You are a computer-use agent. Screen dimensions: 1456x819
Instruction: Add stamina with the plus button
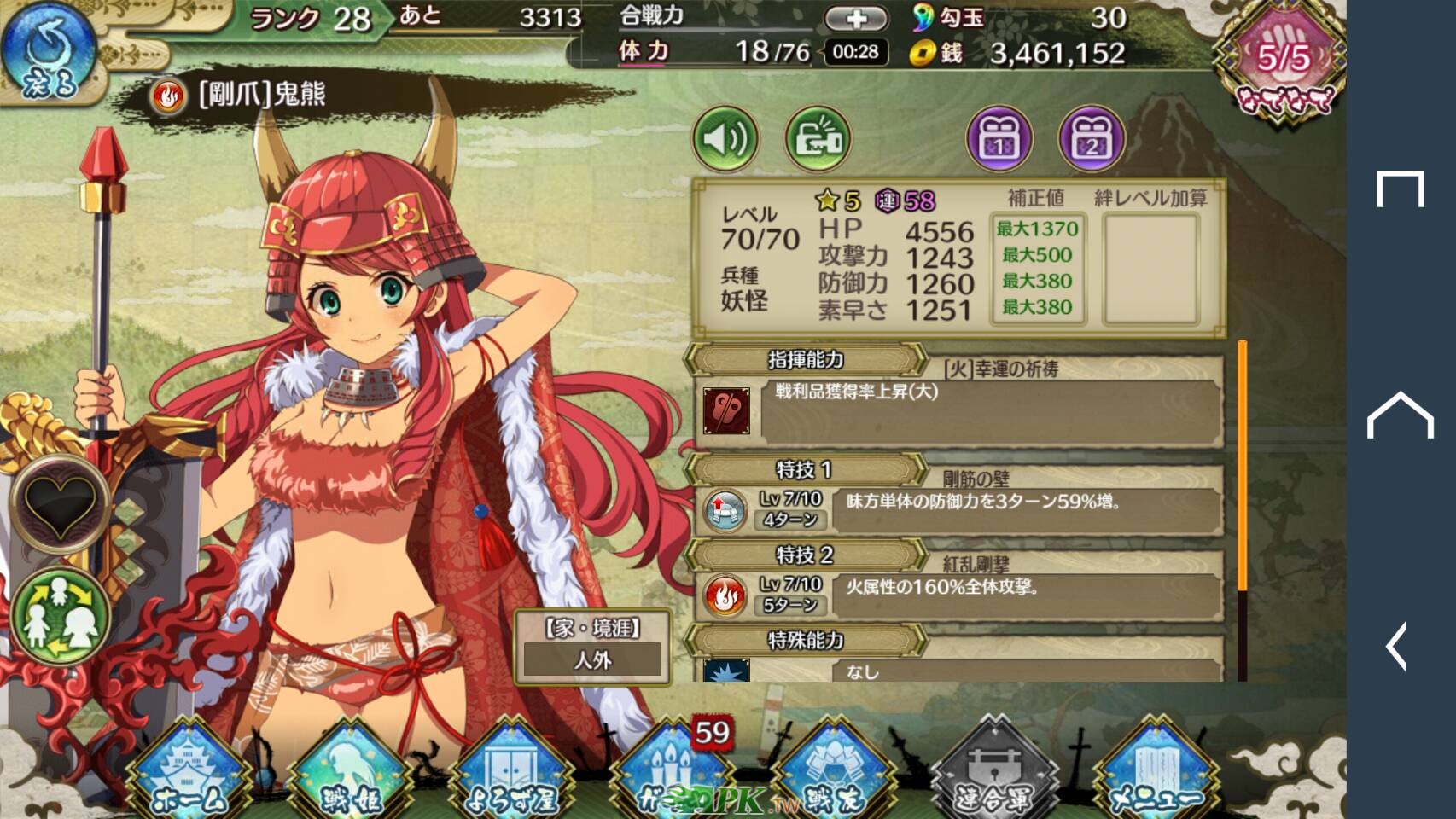click(856, 18)
